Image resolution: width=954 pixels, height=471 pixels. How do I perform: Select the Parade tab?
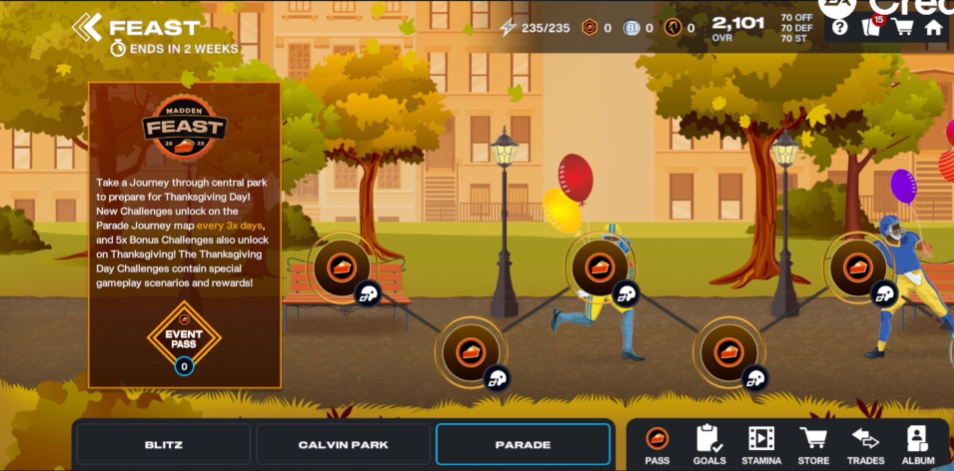(x=523, y=444)
